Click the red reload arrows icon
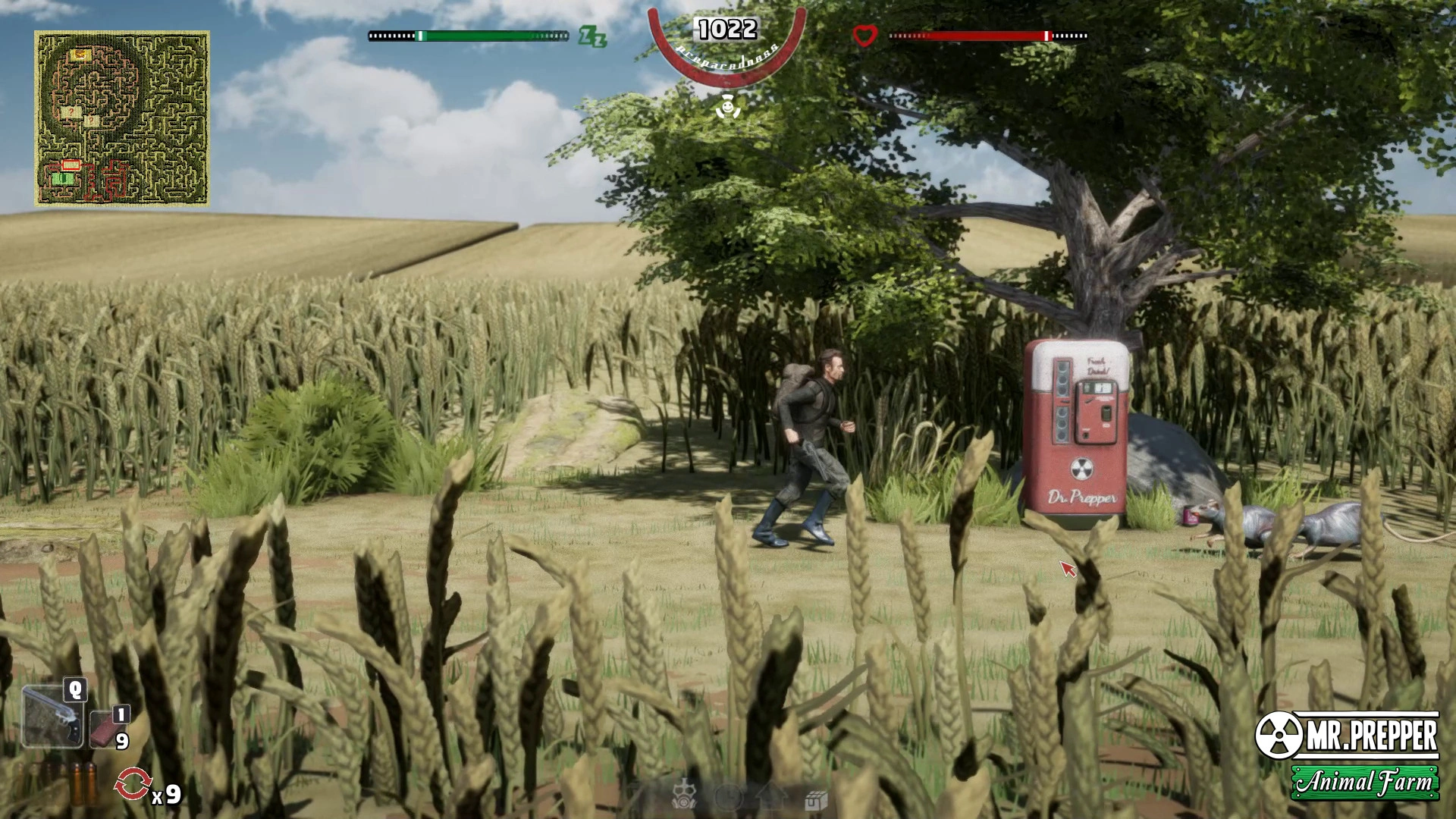Image resolution: width=1456 pixels, height=819 pixels. pyautogui.click(x=133, y=785)
